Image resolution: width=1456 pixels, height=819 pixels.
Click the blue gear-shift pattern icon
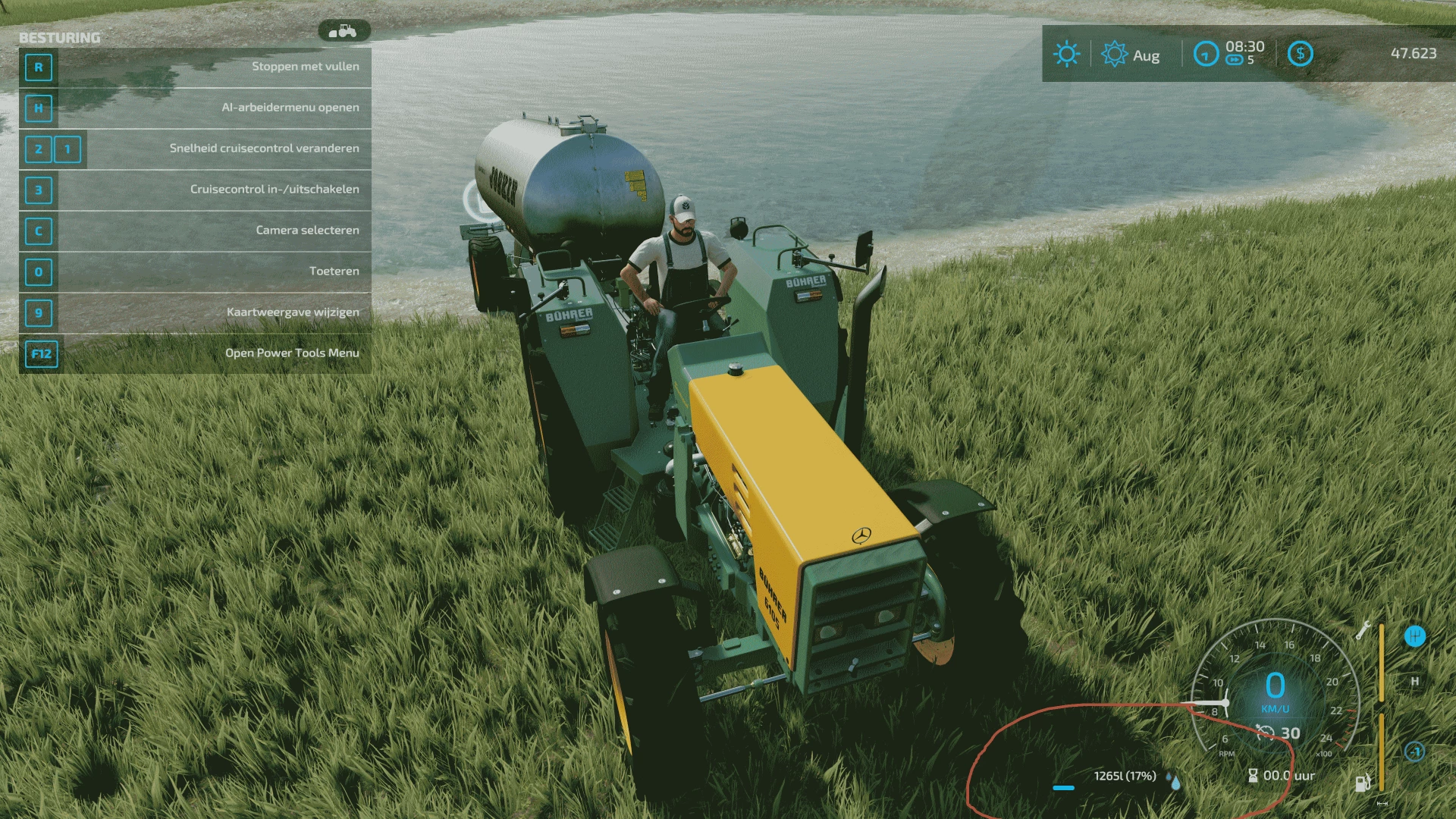1415,636
